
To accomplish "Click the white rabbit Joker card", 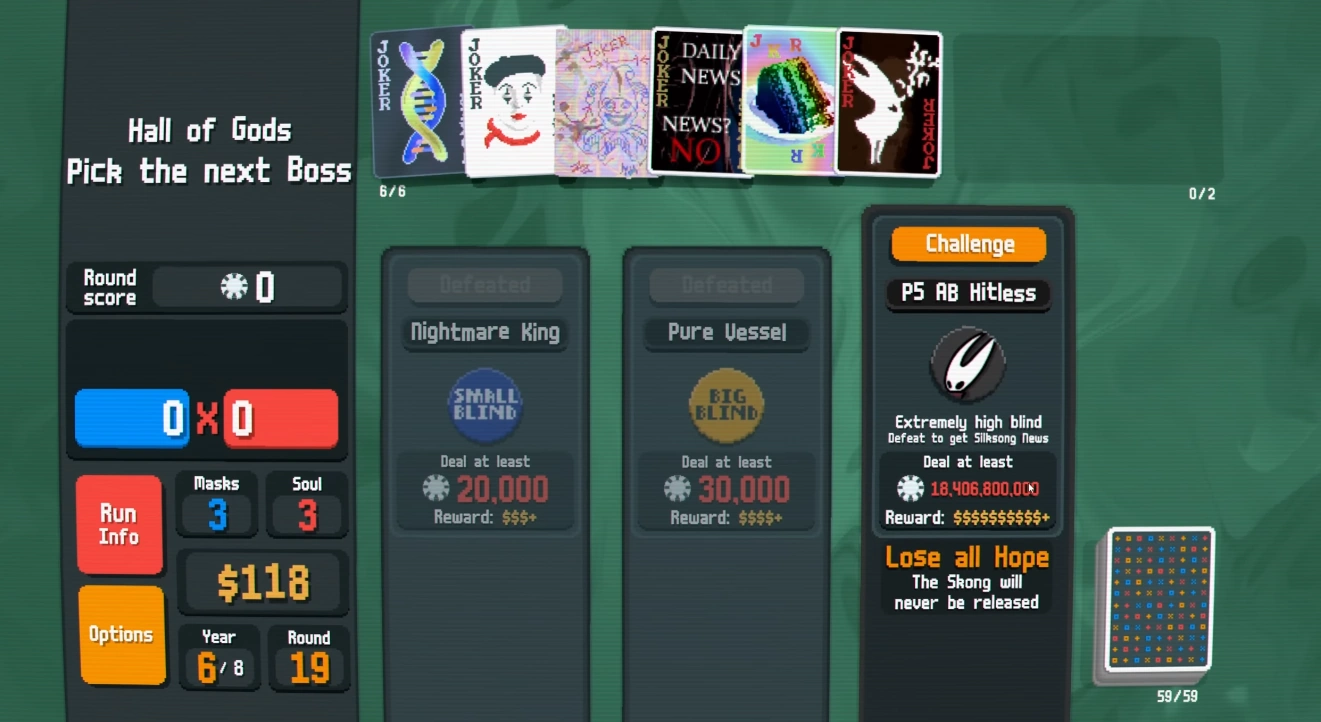I will [x=887, y=100].
